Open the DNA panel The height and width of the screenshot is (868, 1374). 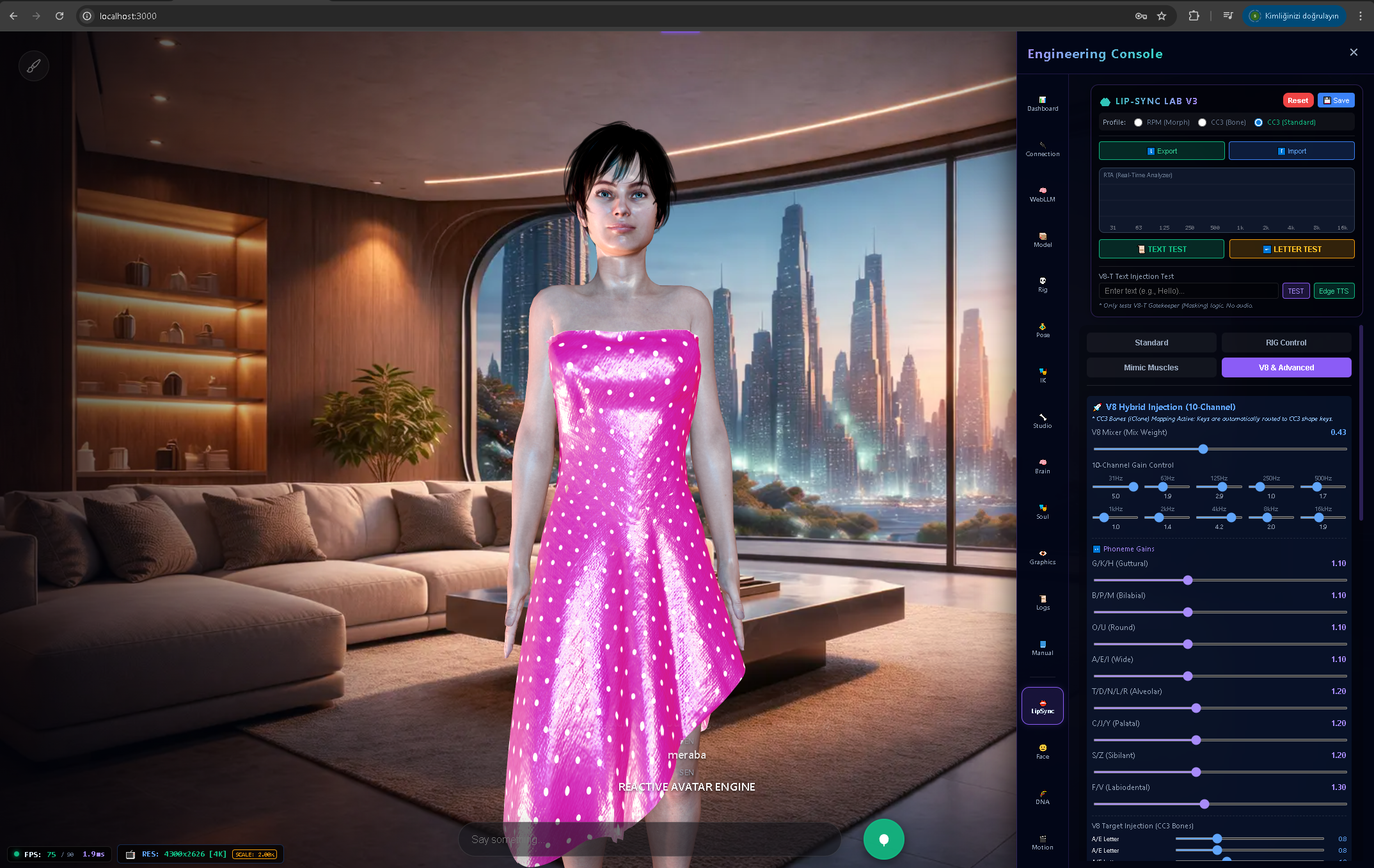1043,797
